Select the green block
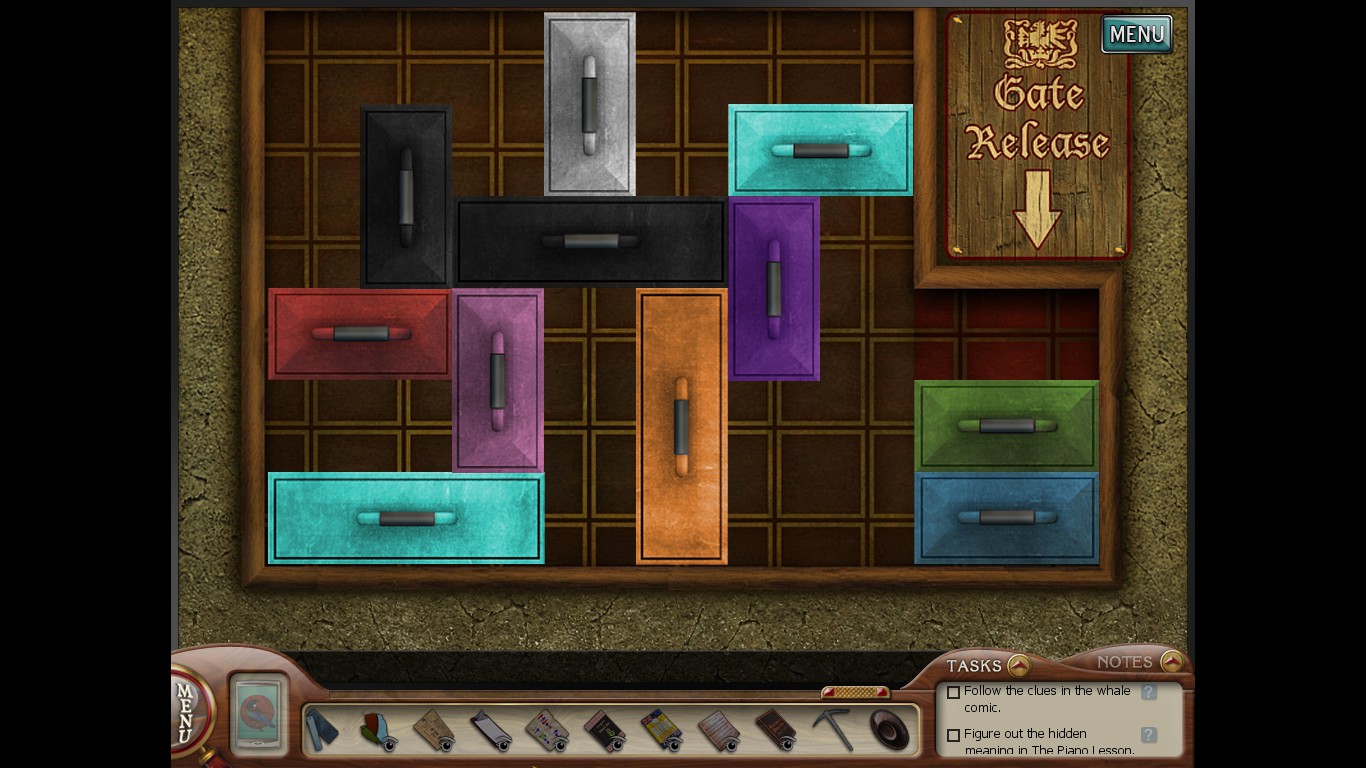This screenshot has height=768, width=1366. point(1006,425)
